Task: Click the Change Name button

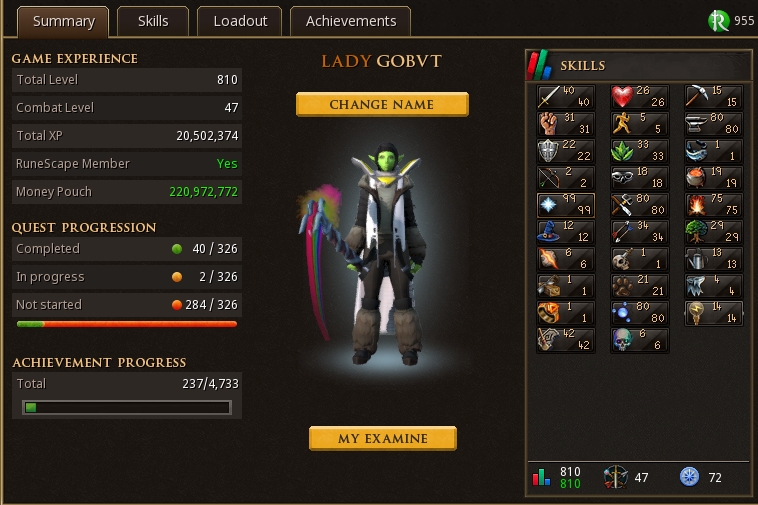Action: pos(381,105)
